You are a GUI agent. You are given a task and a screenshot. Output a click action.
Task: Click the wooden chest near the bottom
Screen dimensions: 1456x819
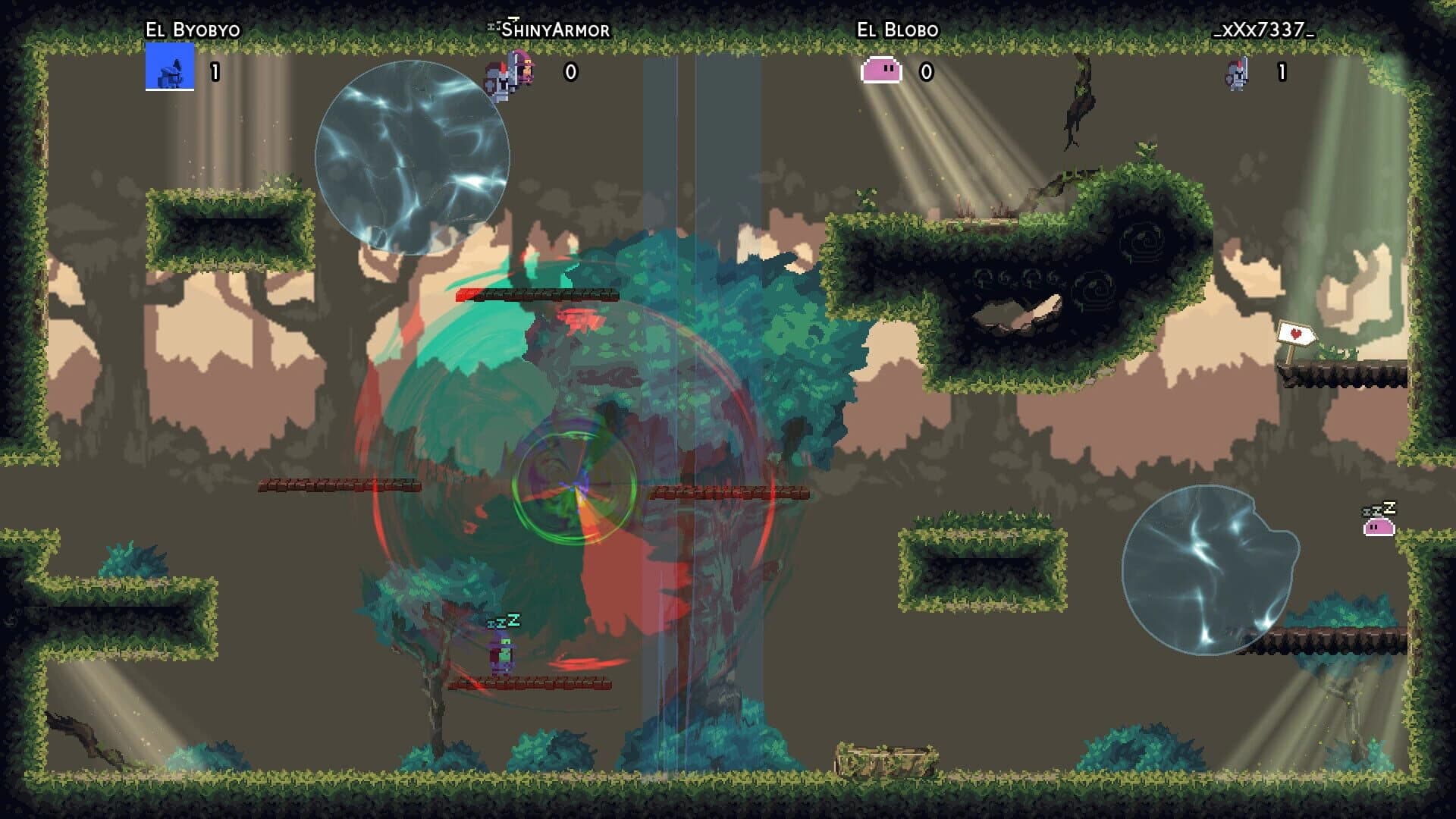pos(884,757)
